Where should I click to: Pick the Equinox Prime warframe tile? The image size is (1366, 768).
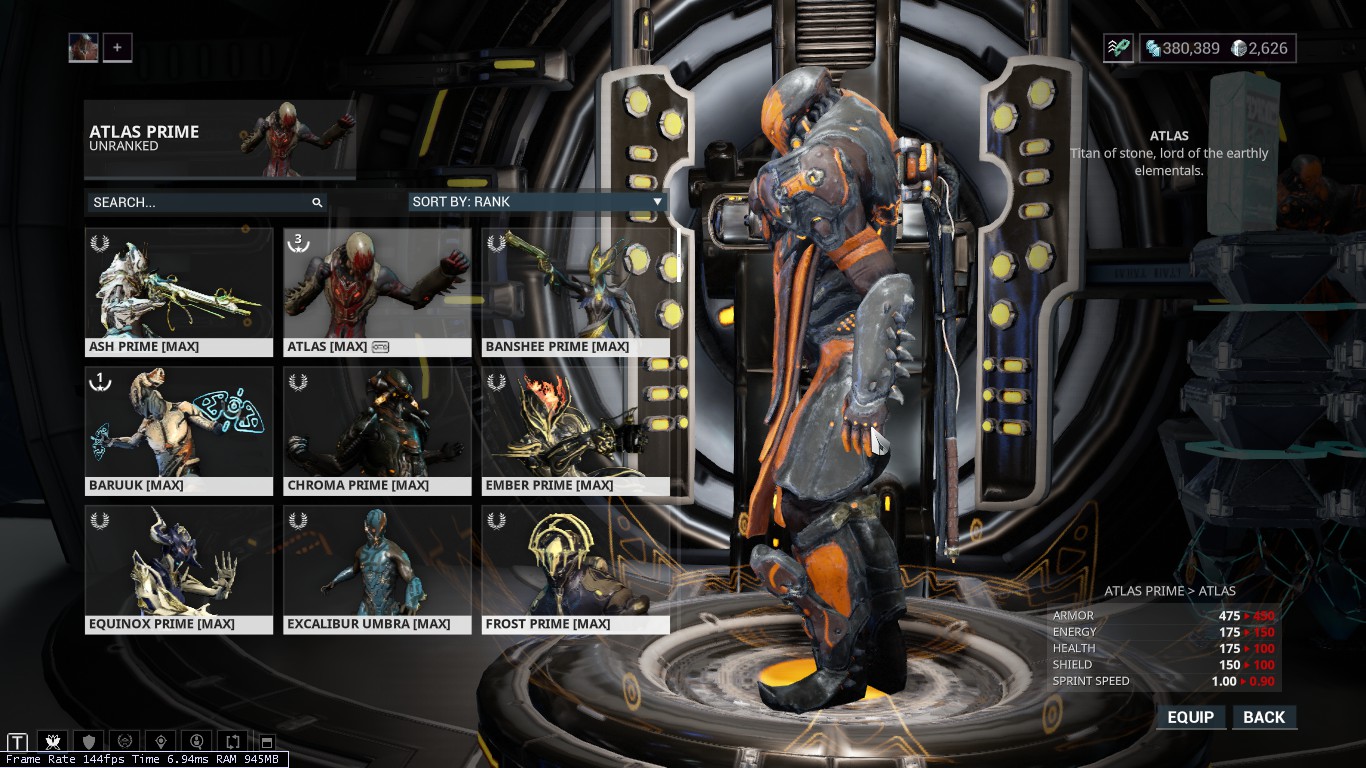point(179,569)
